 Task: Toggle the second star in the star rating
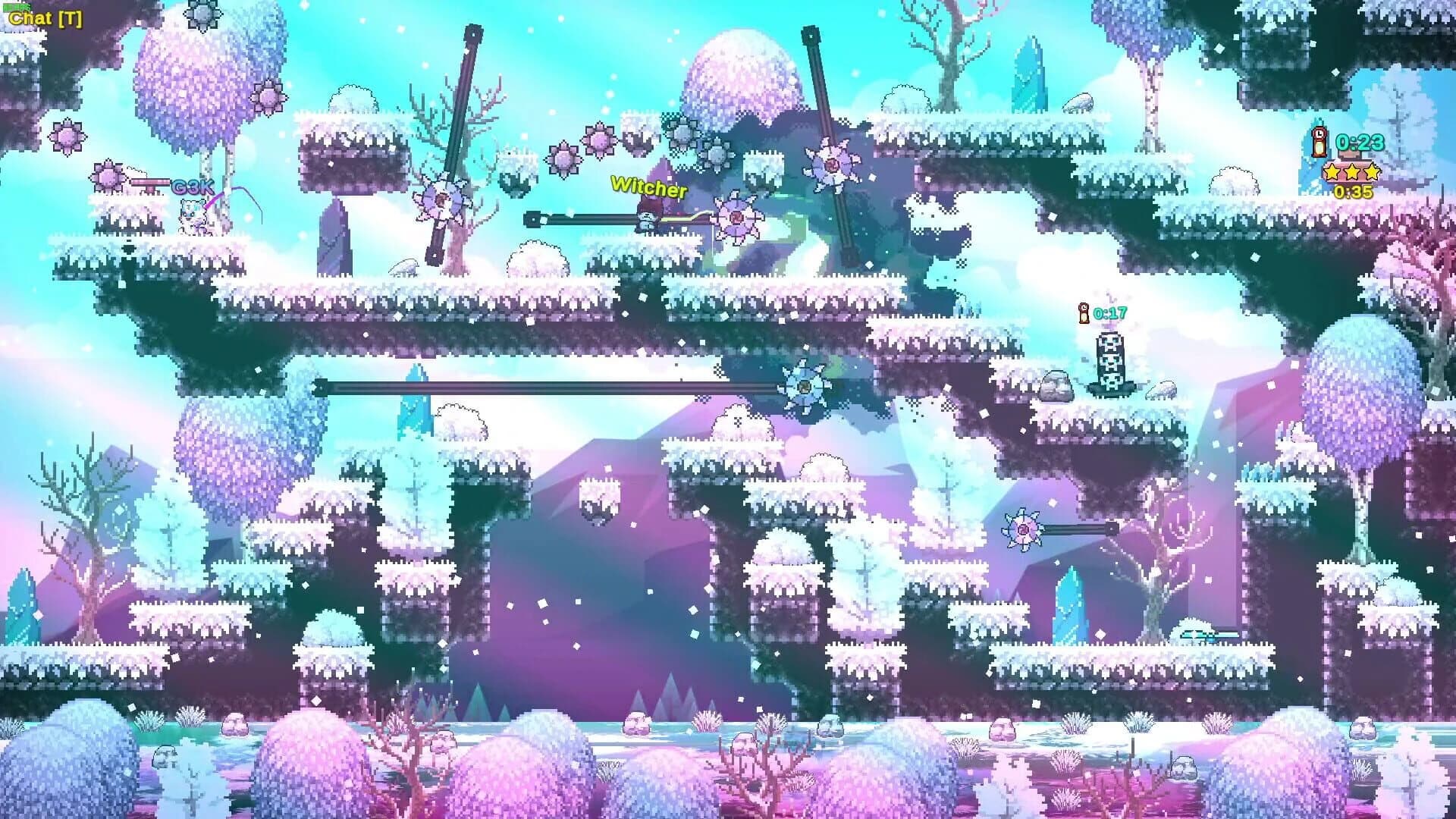[x=1353, y=172]
